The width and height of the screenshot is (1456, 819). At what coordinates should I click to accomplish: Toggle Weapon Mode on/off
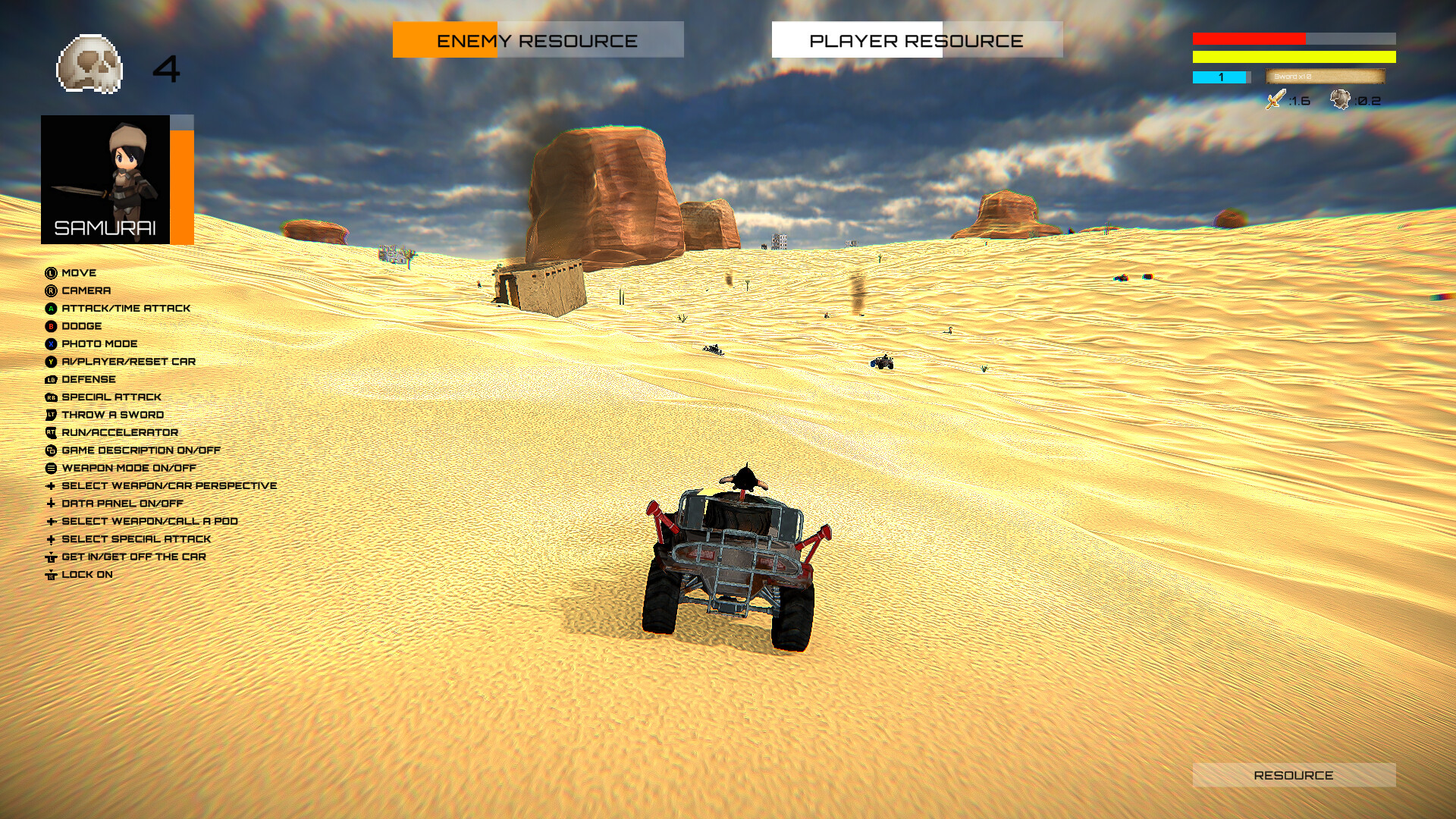(50, 468)
